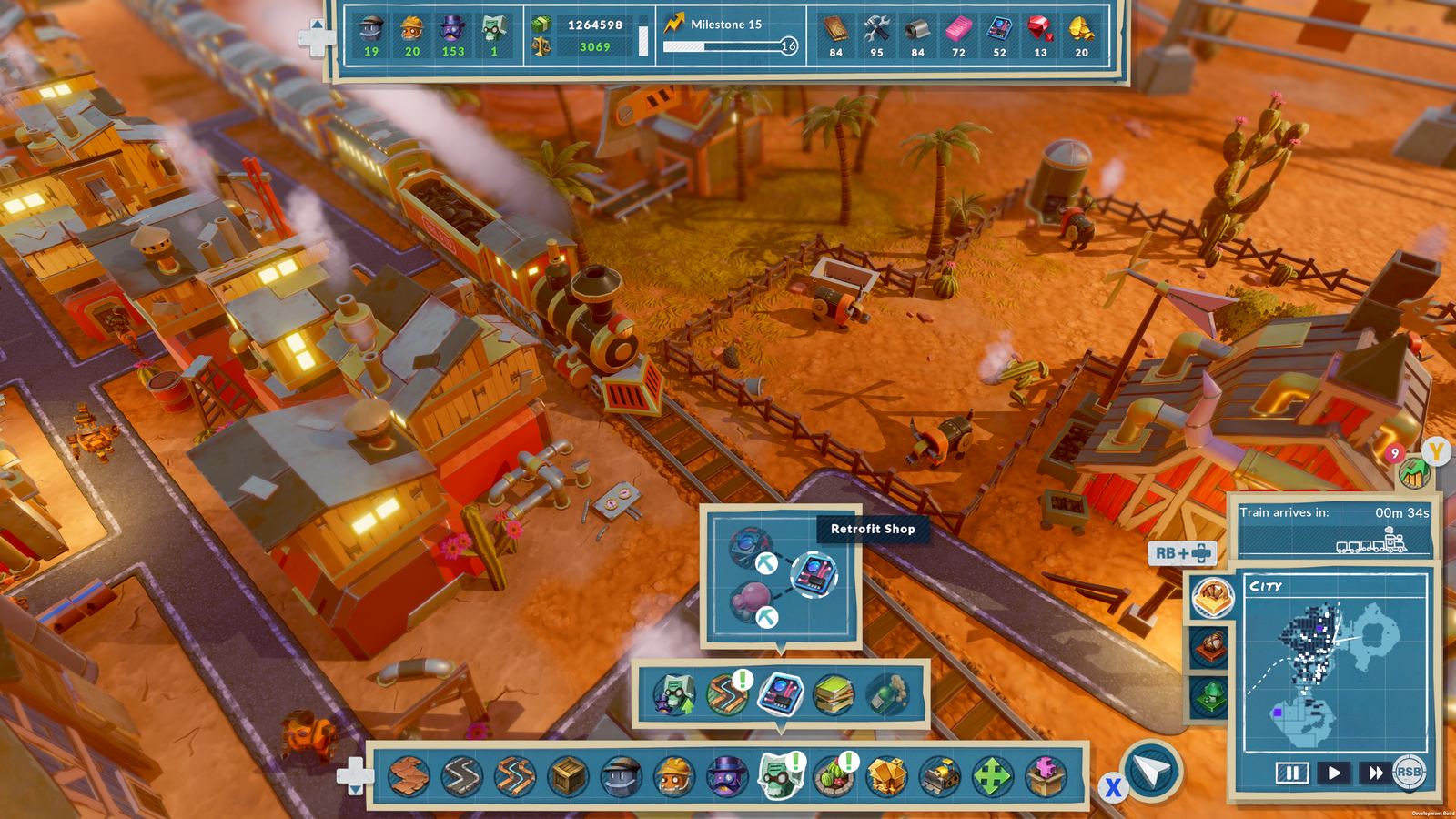1456x819 pixels.
Task: Pick the wooden crate storage category
Action: click(568, 777)
